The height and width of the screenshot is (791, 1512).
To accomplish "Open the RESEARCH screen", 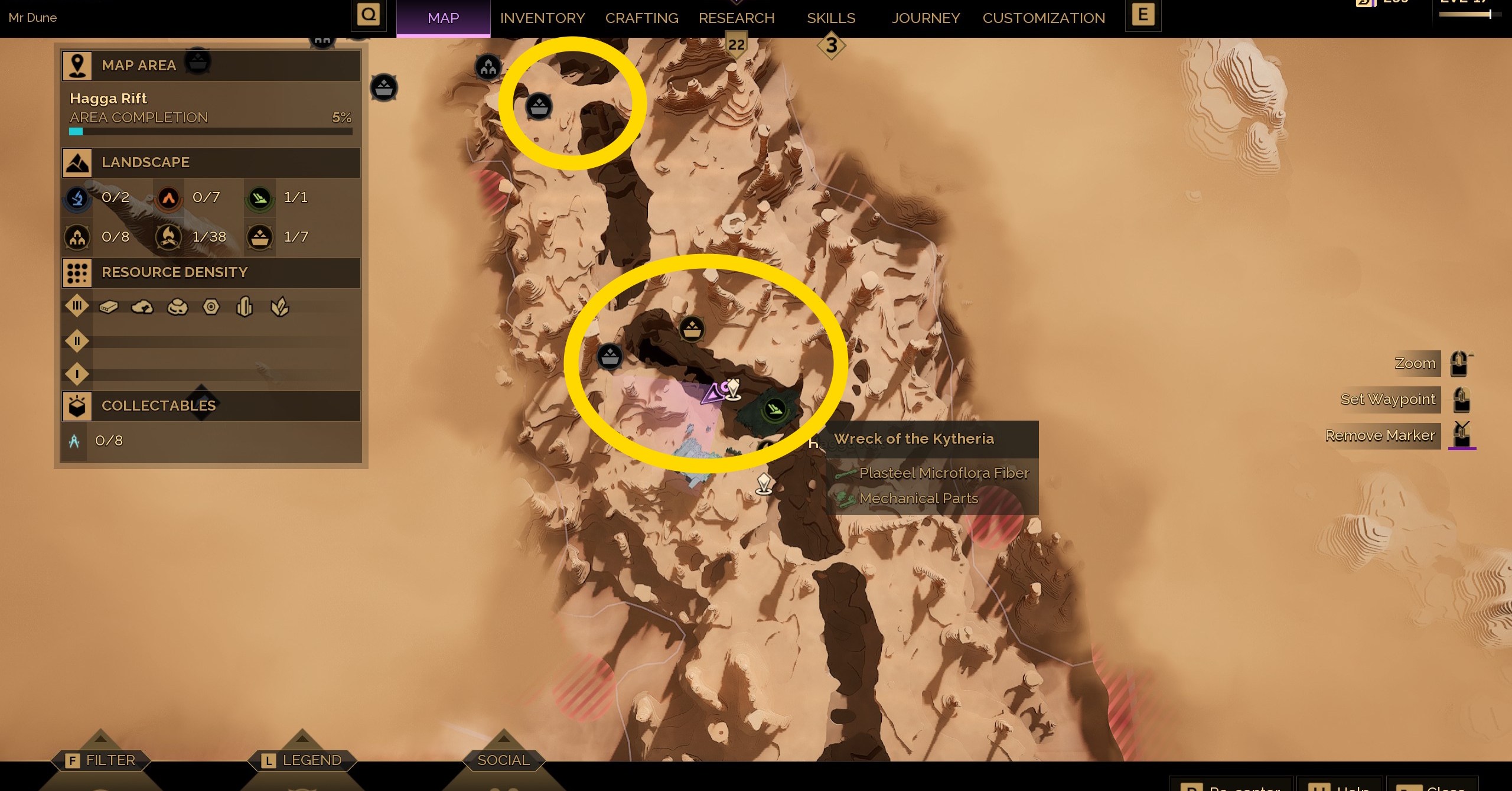I will (x=736, y=18).
